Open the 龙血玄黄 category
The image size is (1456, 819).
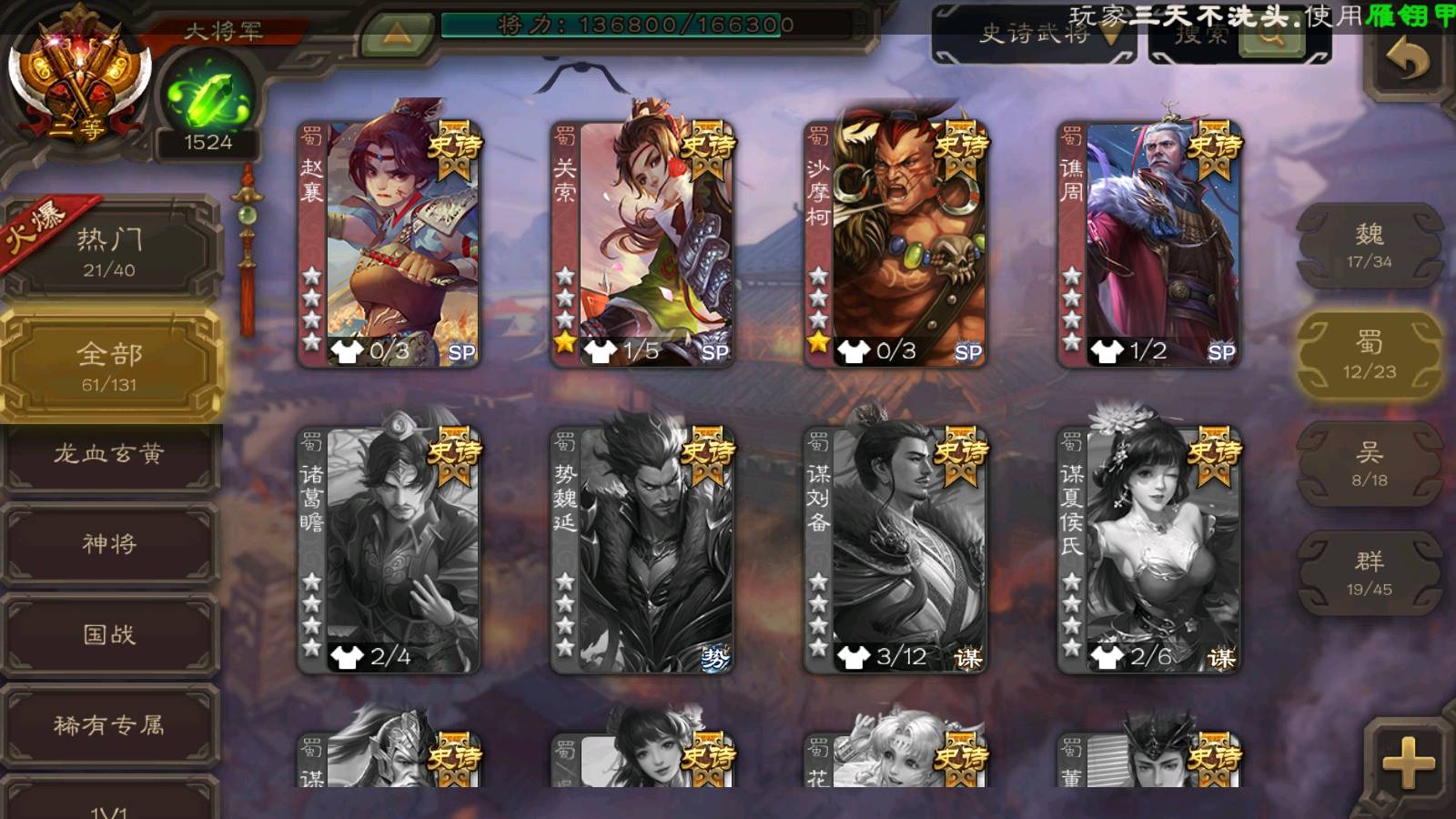pyautogui.click(x=109, y=454)
